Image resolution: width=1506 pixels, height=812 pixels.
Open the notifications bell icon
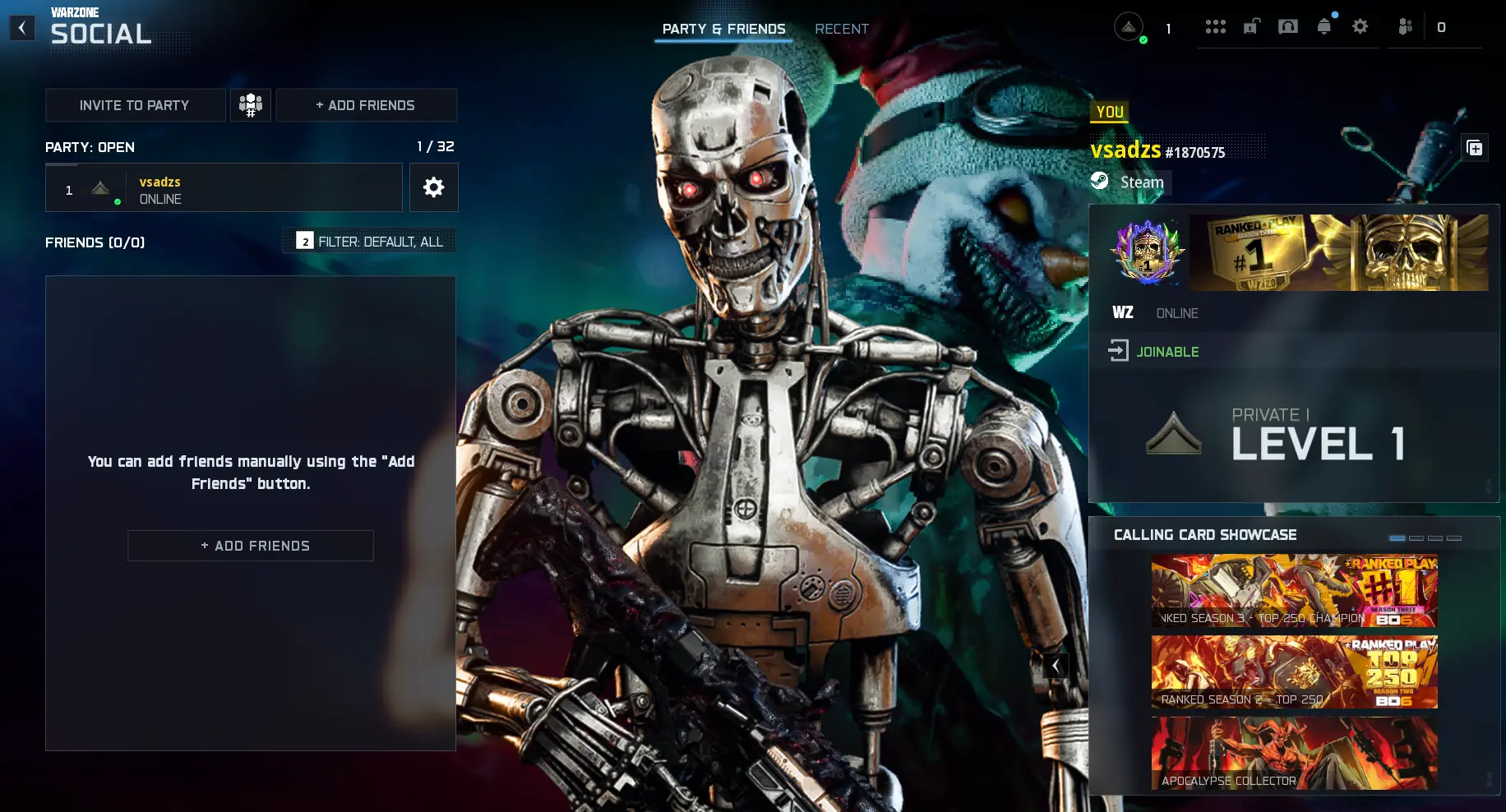coord(1324,26)
